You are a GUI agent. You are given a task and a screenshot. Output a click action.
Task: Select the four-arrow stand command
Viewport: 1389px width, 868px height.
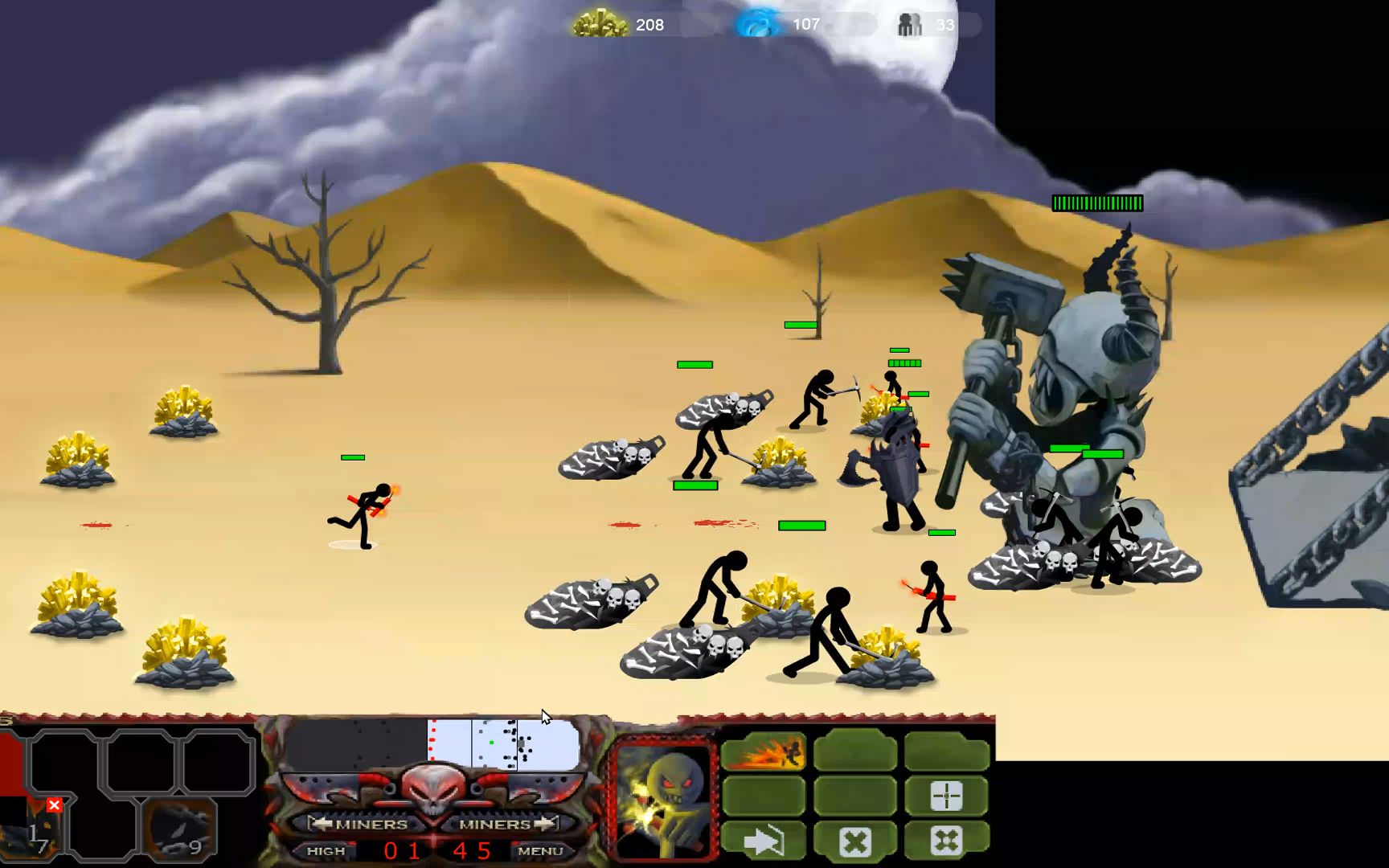[x=946, y=841]
